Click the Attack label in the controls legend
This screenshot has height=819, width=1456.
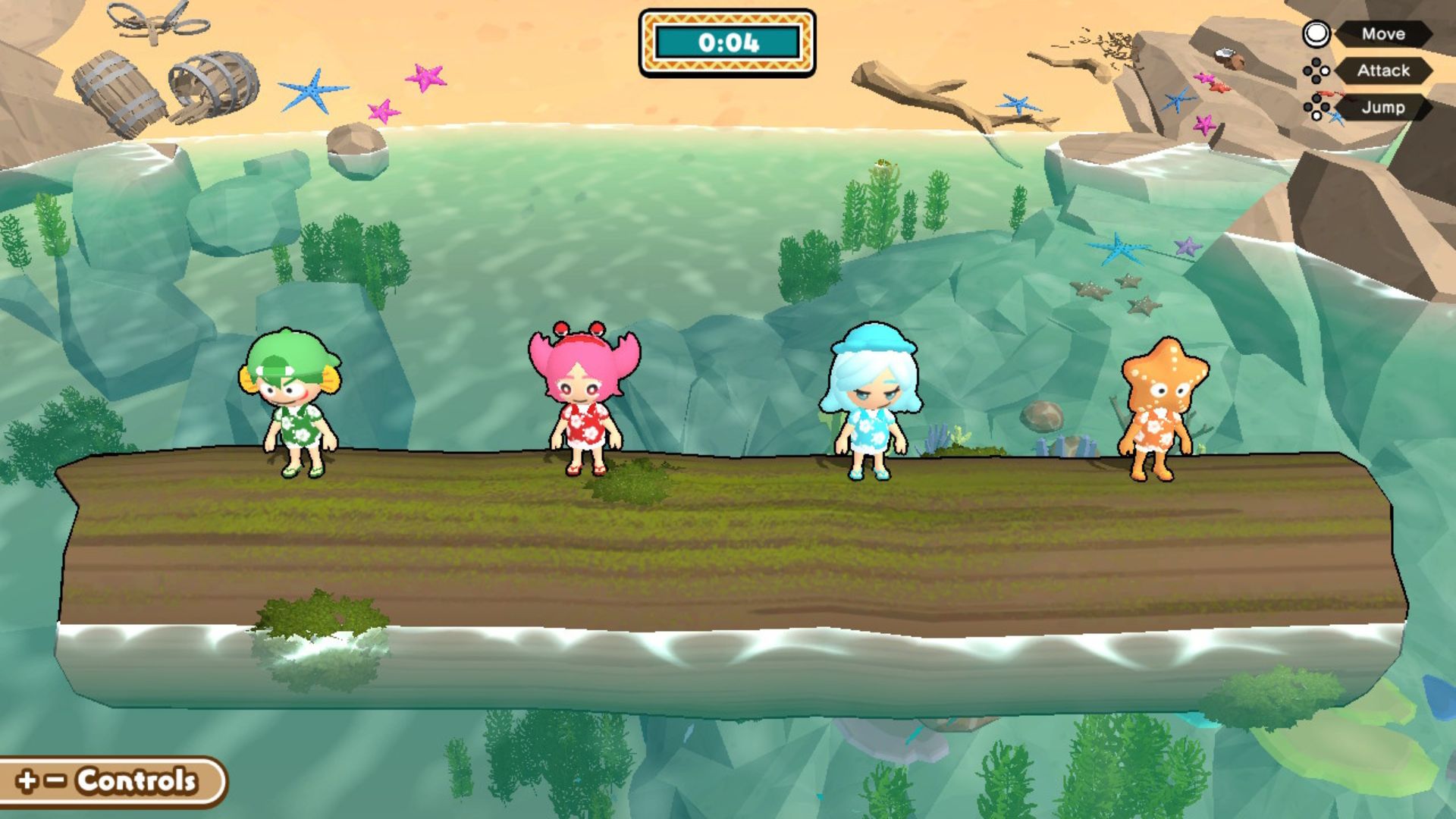click(x=1383, y=71)
